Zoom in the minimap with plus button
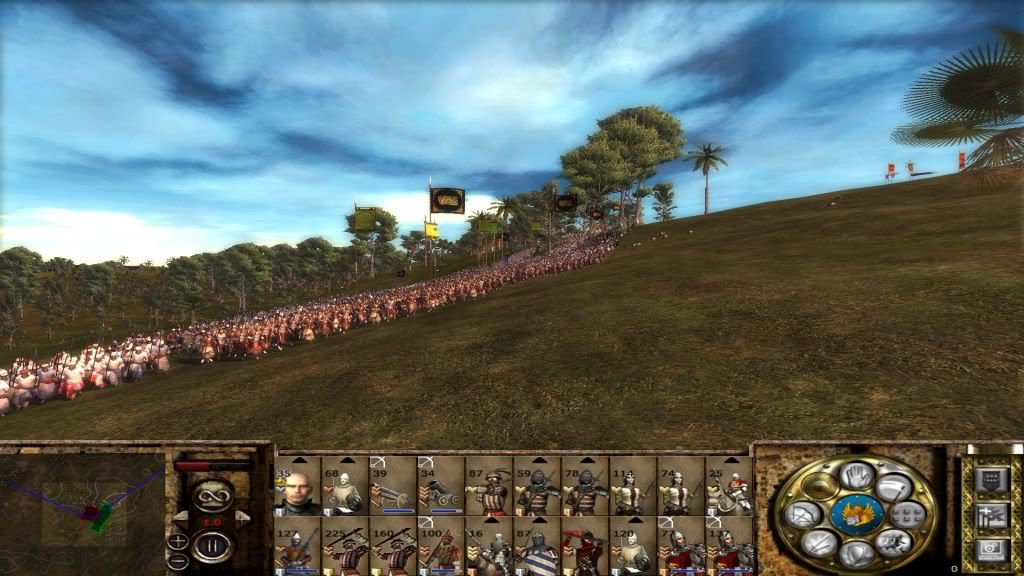Viewport: 1024px width, 576px height. (x=178, y=541)
